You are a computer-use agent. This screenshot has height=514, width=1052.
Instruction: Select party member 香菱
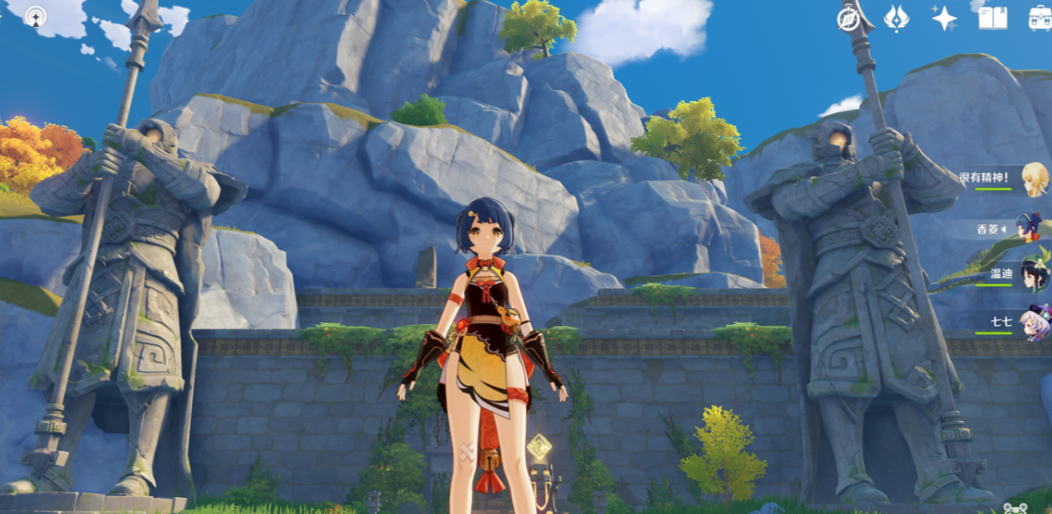(x=1030, y=227)
